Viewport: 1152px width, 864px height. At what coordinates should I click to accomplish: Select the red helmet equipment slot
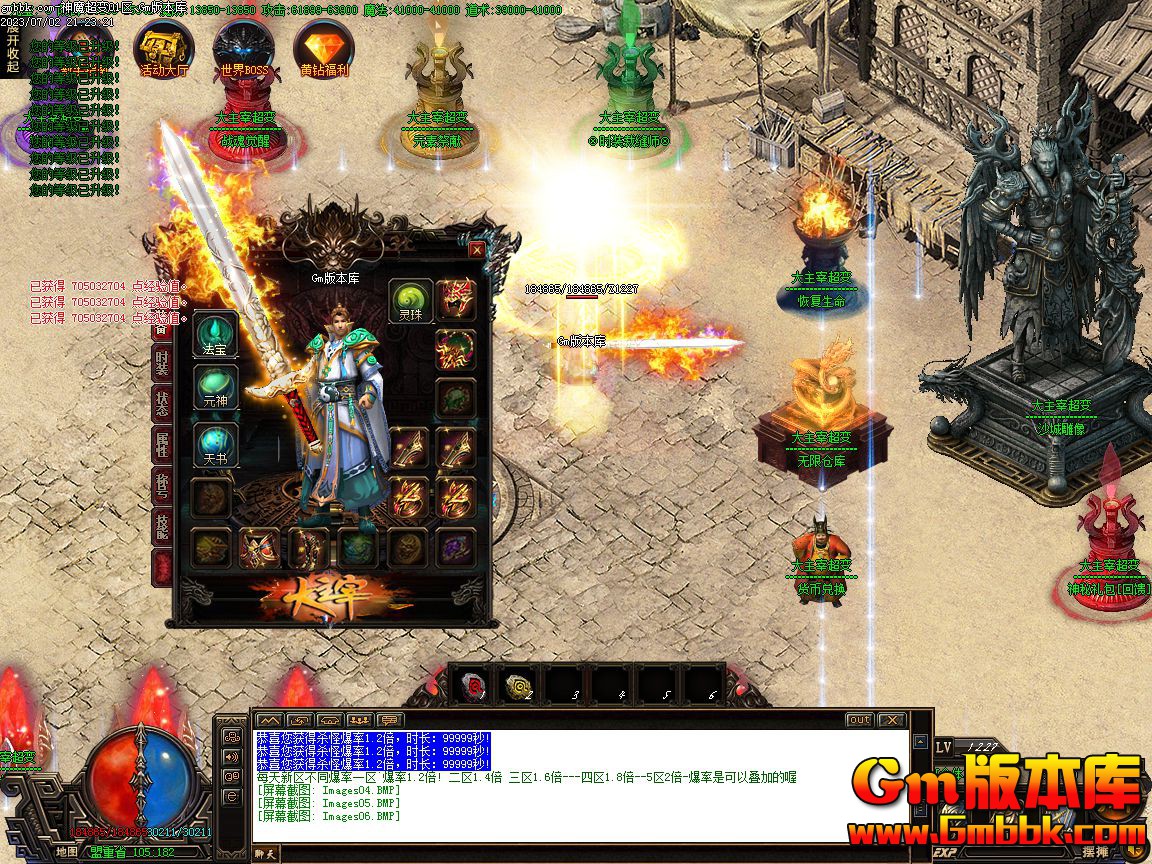(x=455, y=300)
